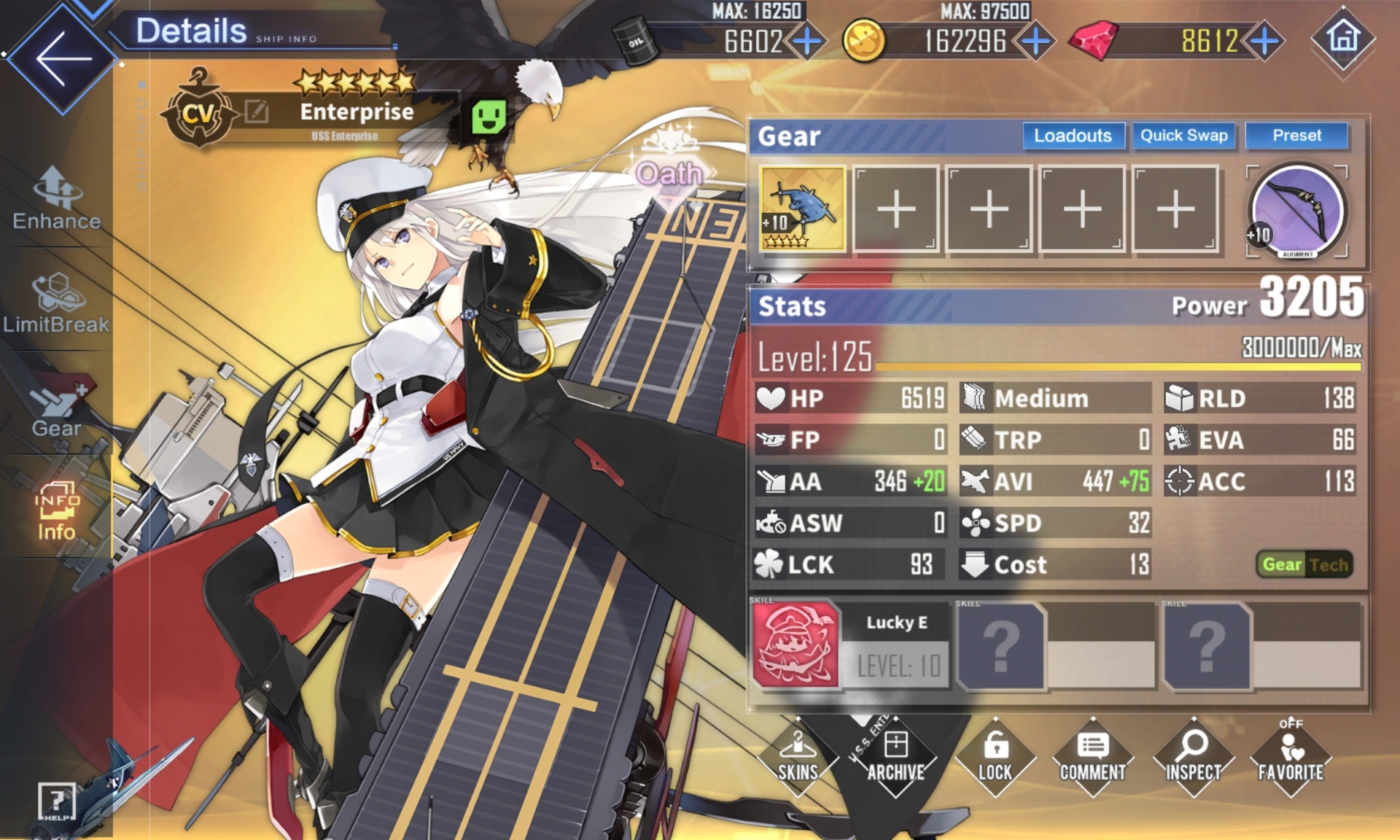Select the Info tab

tap(57, 510)
